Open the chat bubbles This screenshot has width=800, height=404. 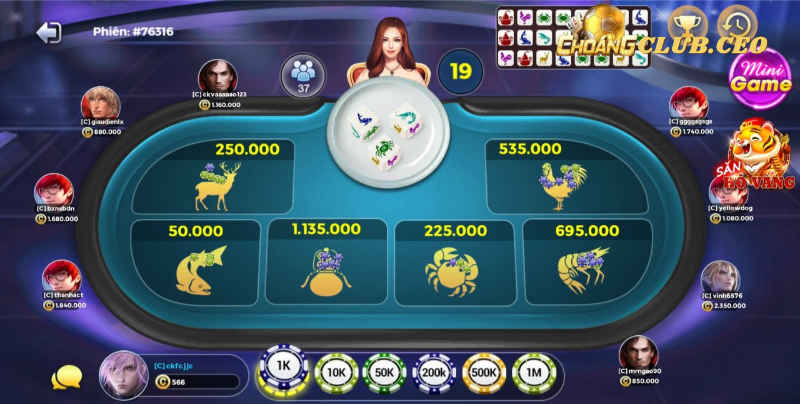coord(67,377)
